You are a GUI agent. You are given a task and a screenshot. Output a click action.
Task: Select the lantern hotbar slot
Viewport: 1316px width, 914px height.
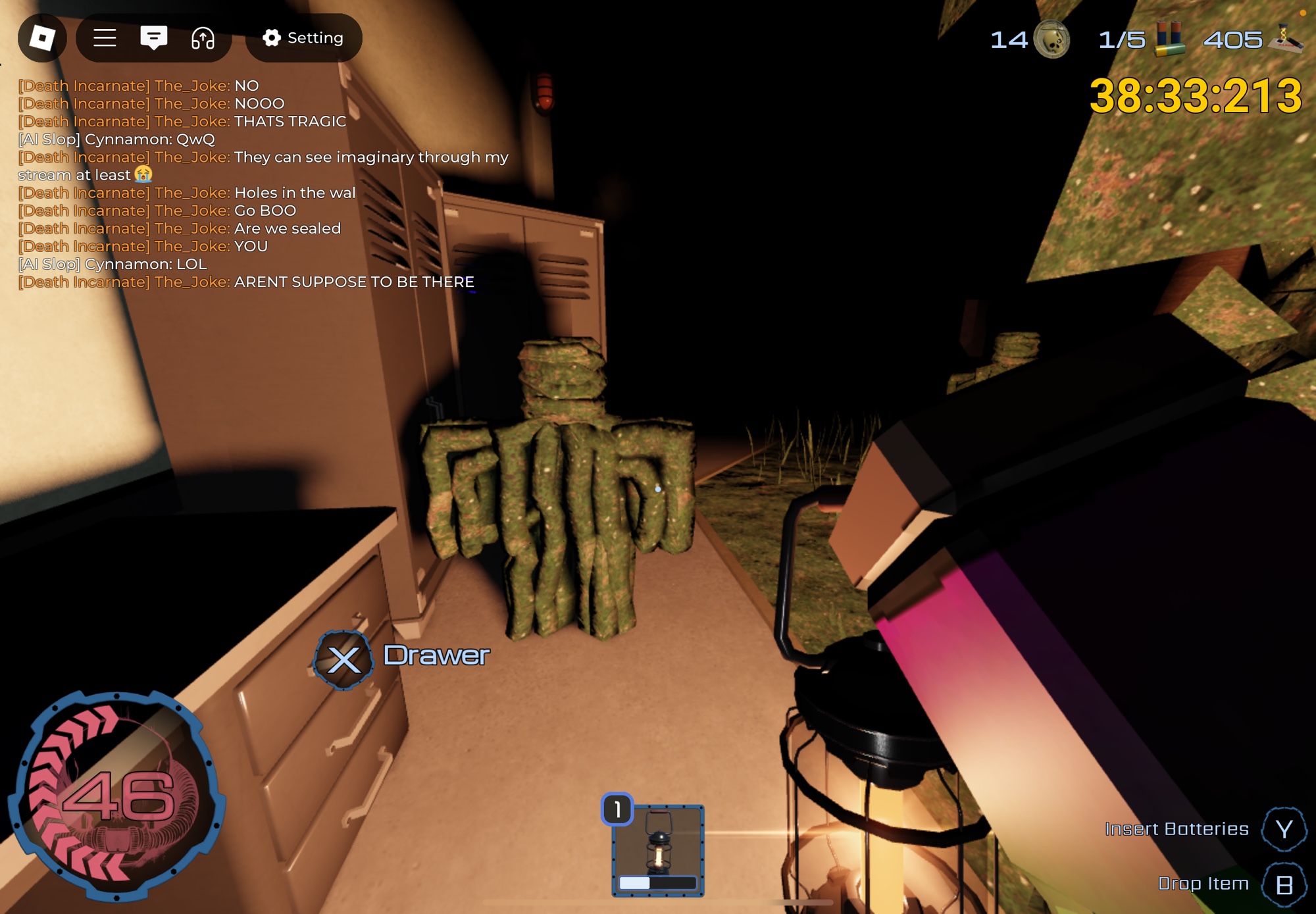658,850
